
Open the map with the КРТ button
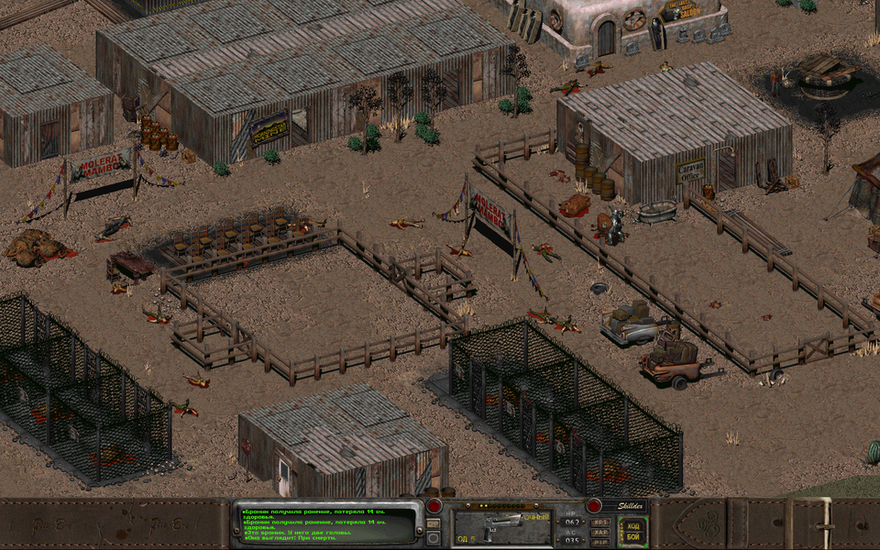[600, 522]
